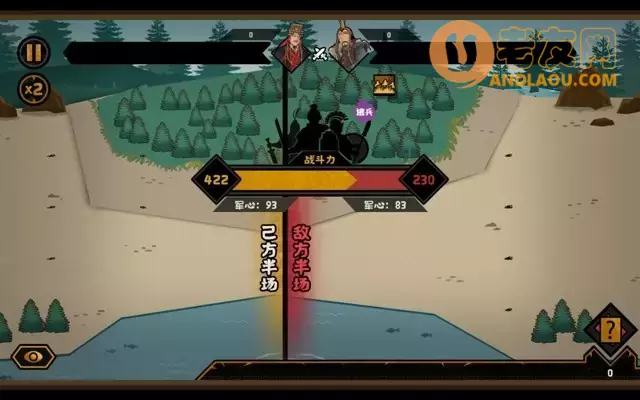Pause the battle
640x400 pixels.
pos(33,52)
